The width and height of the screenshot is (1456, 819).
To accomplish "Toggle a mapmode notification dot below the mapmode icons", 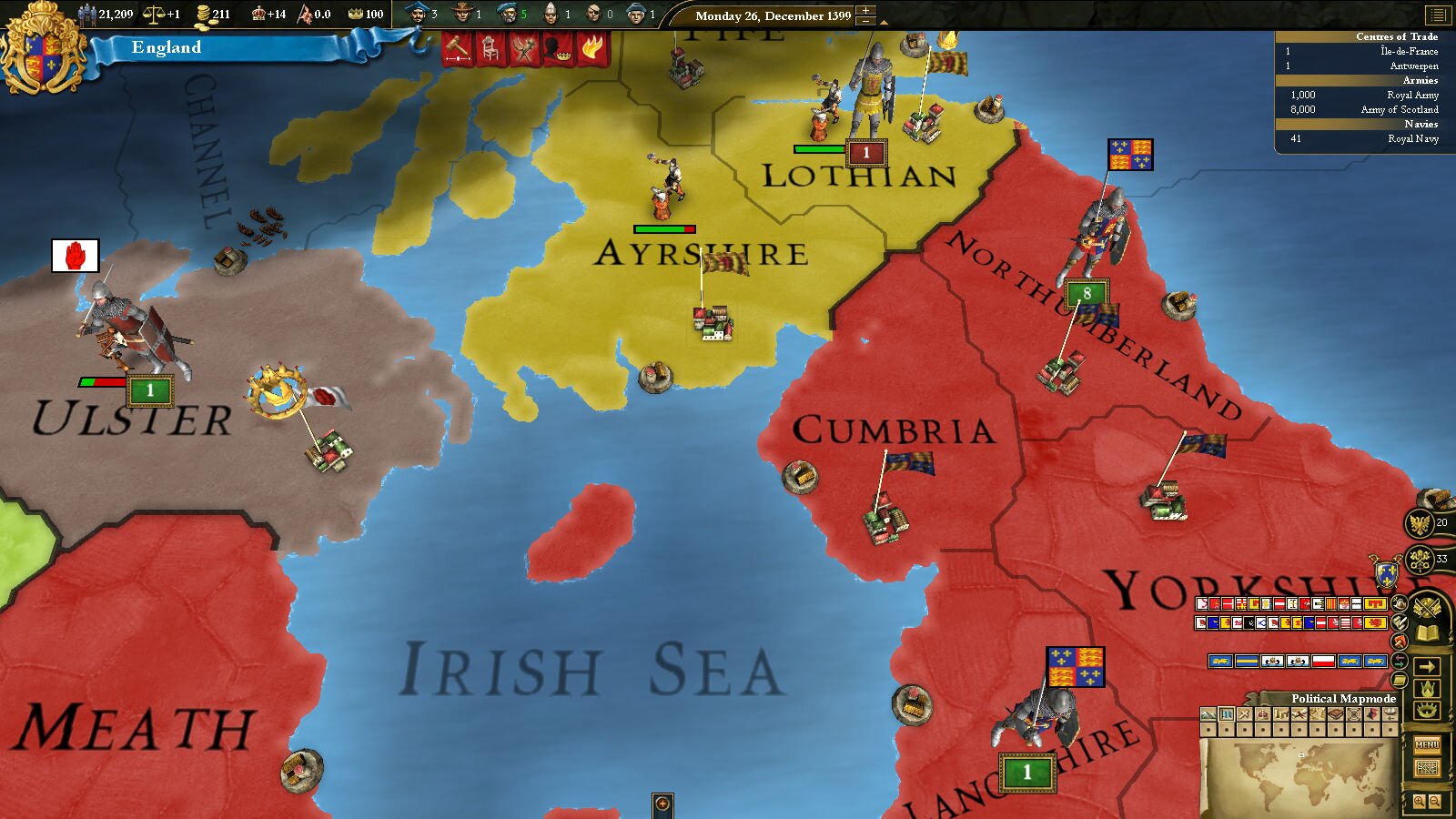I will (1226, 729).
